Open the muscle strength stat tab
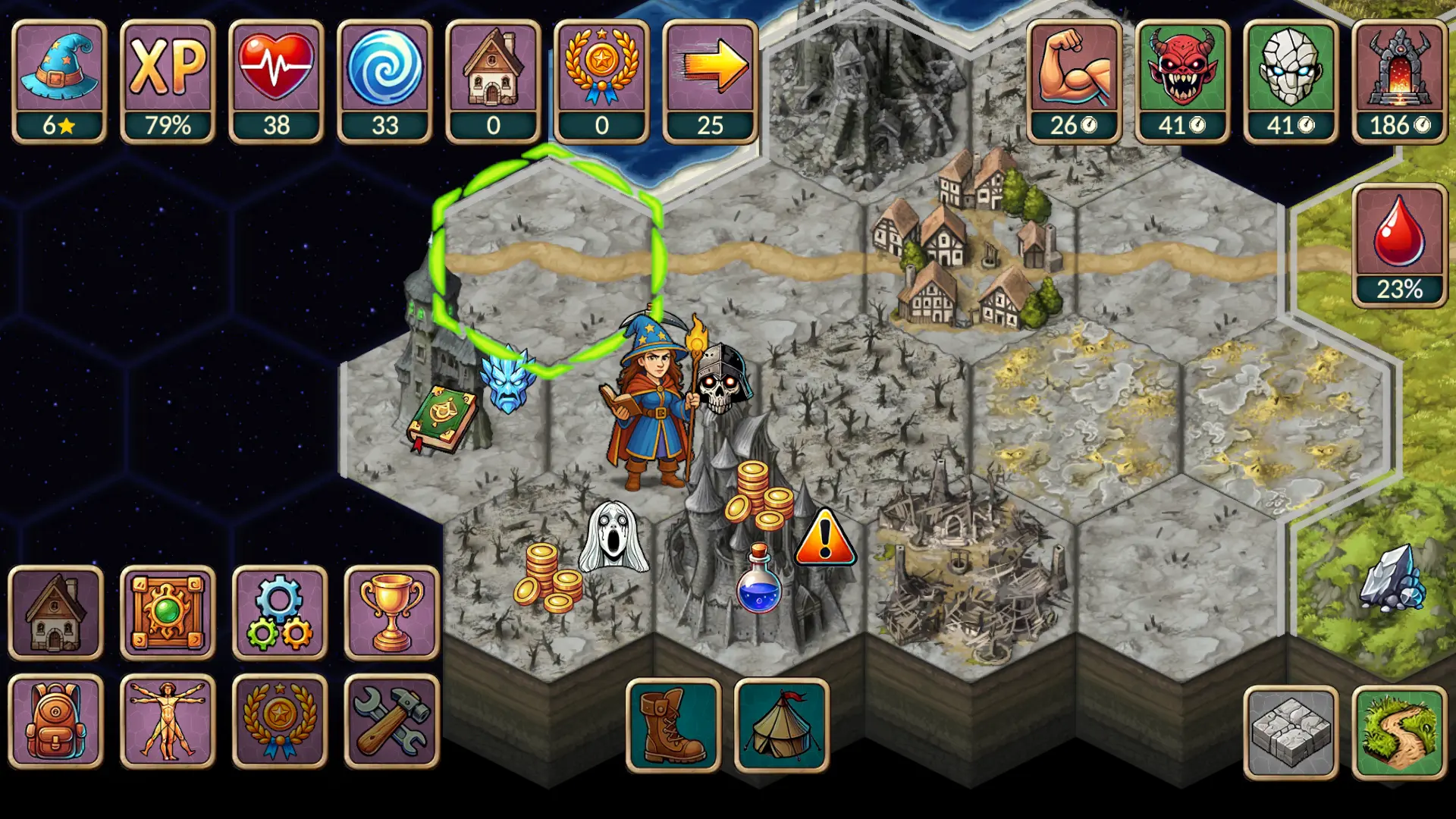 (1074, 76)
